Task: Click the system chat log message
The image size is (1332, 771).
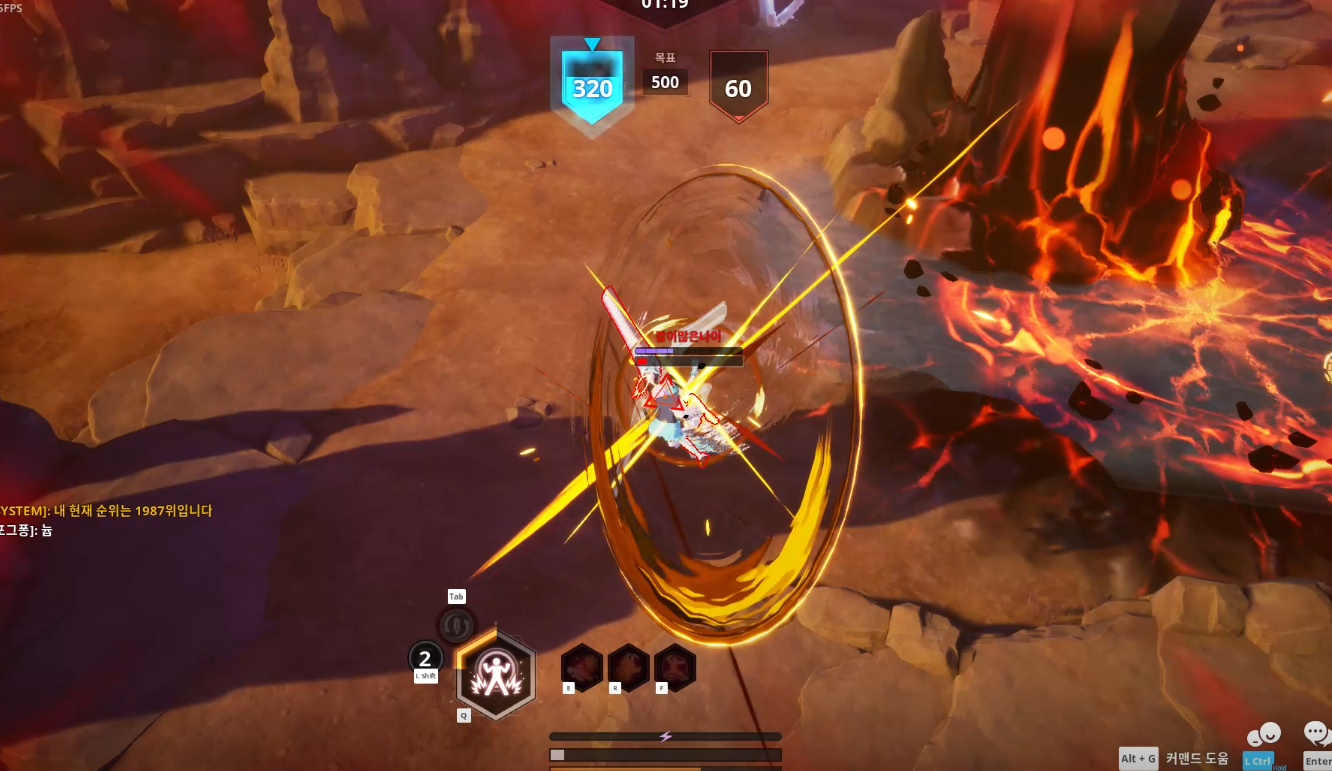Action: (x=106, y=511)
